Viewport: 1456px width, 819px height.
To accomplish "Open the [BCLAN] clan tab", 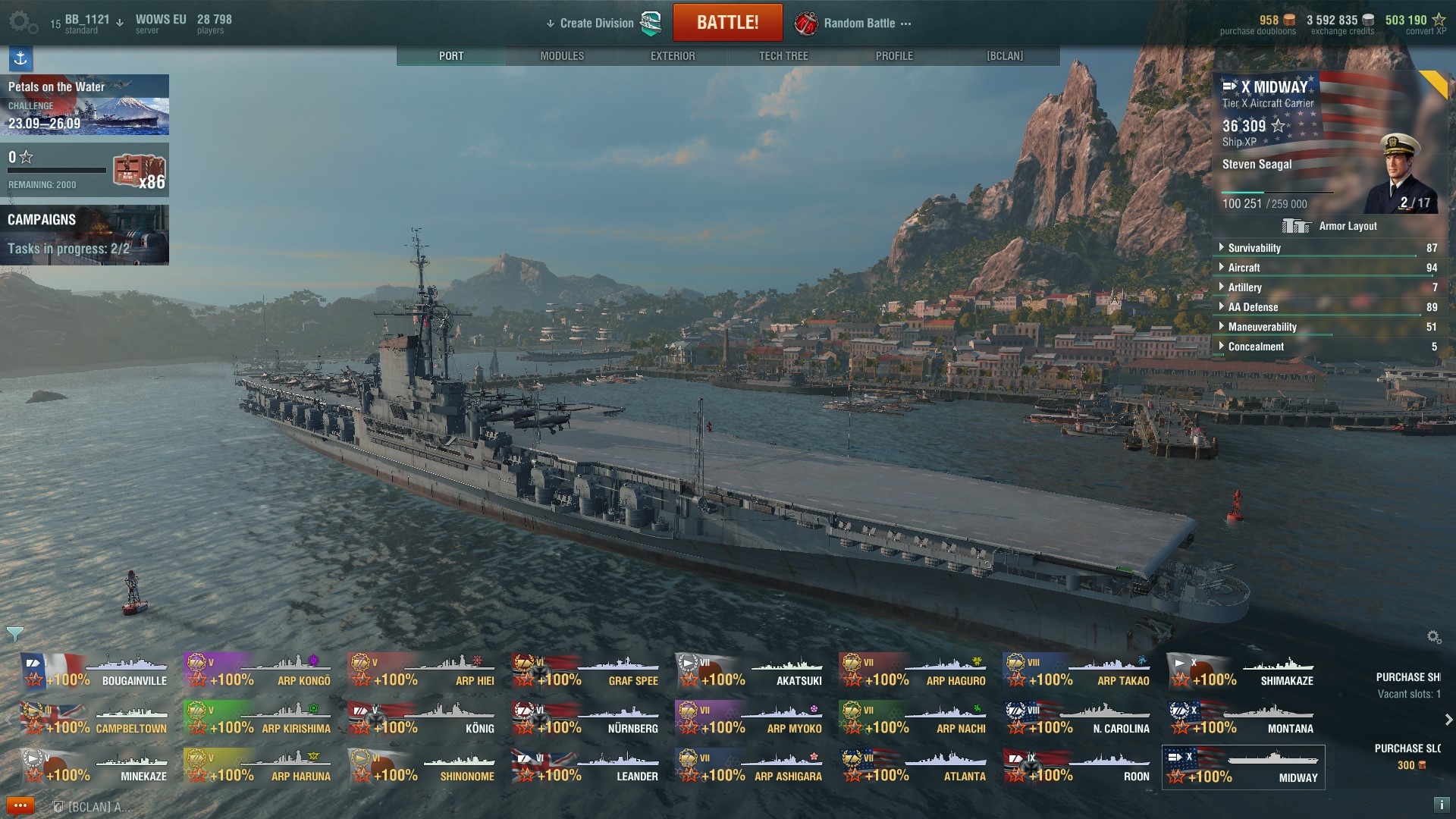I will coord(1005,56).
